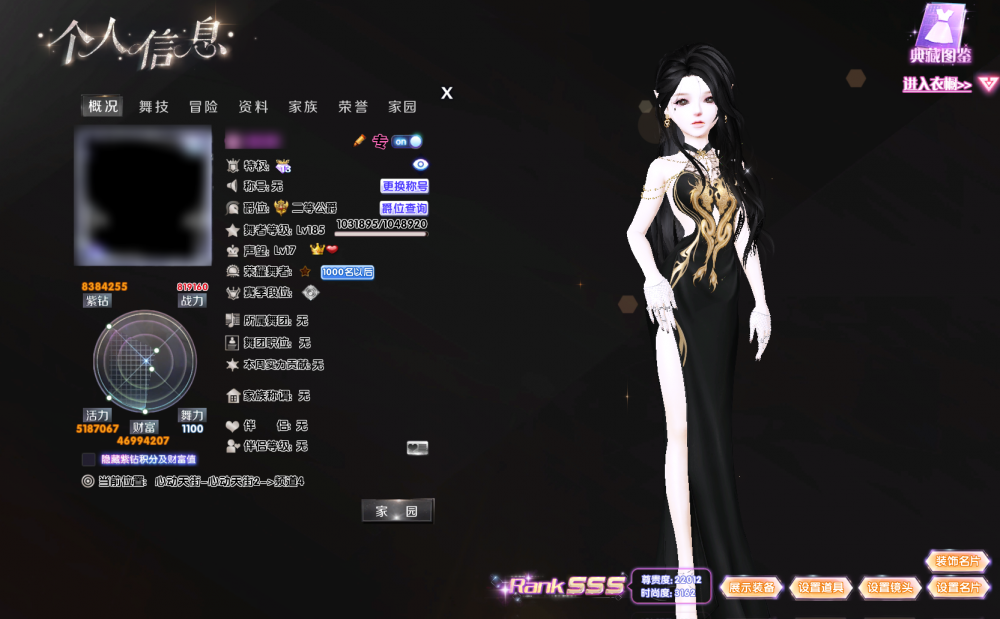Click the eye visibility icon
1000x619 pixels.
click(420, 164)
